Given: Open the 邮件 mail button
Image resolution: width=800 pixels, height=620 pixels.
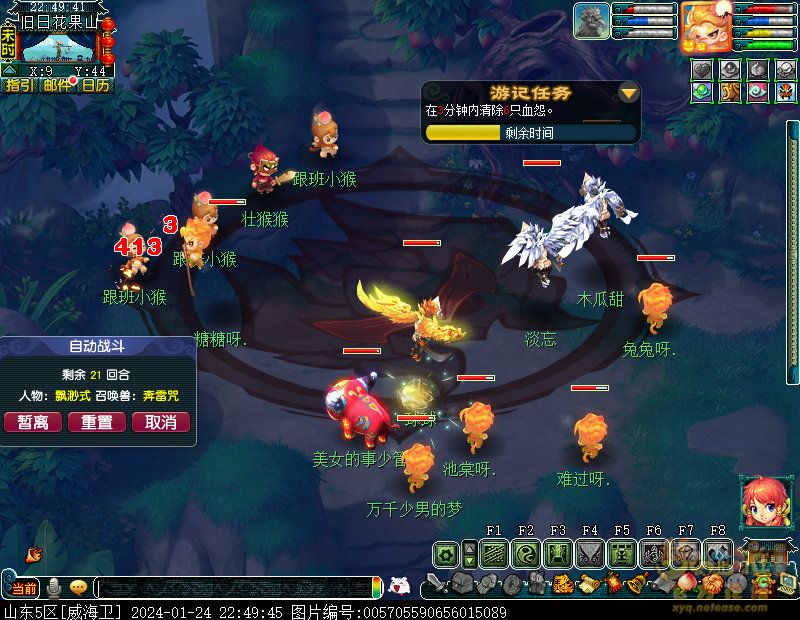Looking at the screenshot, I should click(x=57, y=86).
